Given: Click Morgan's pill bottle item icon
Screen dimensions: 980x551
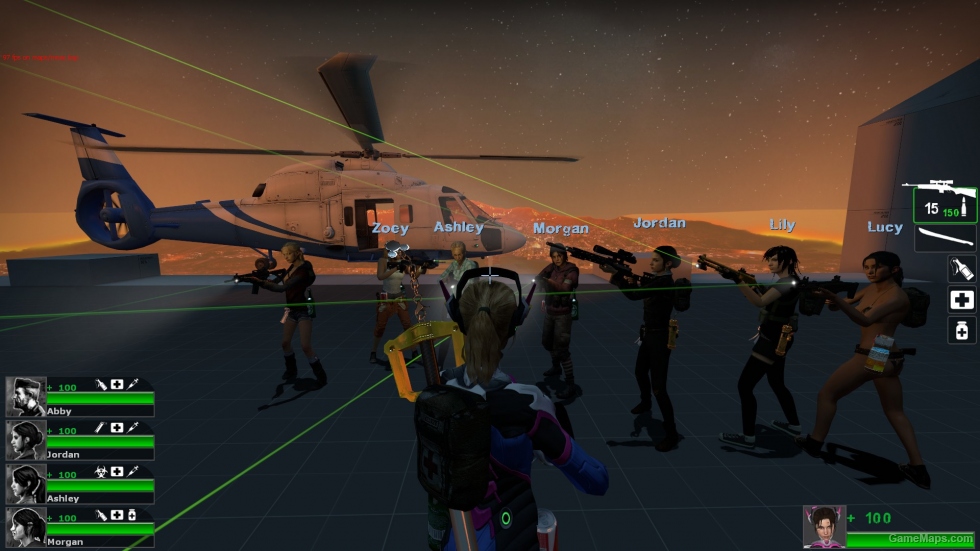Looking at the screenshot, I should [x=132, y=514].
